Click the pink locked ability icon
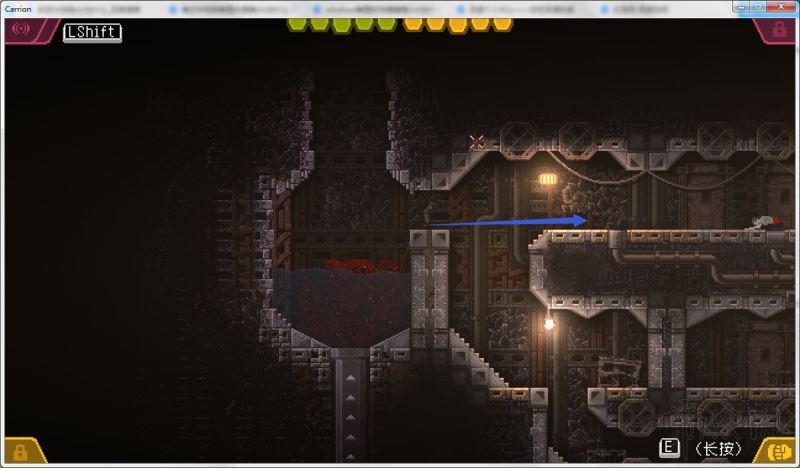 (x=779, y=31)
